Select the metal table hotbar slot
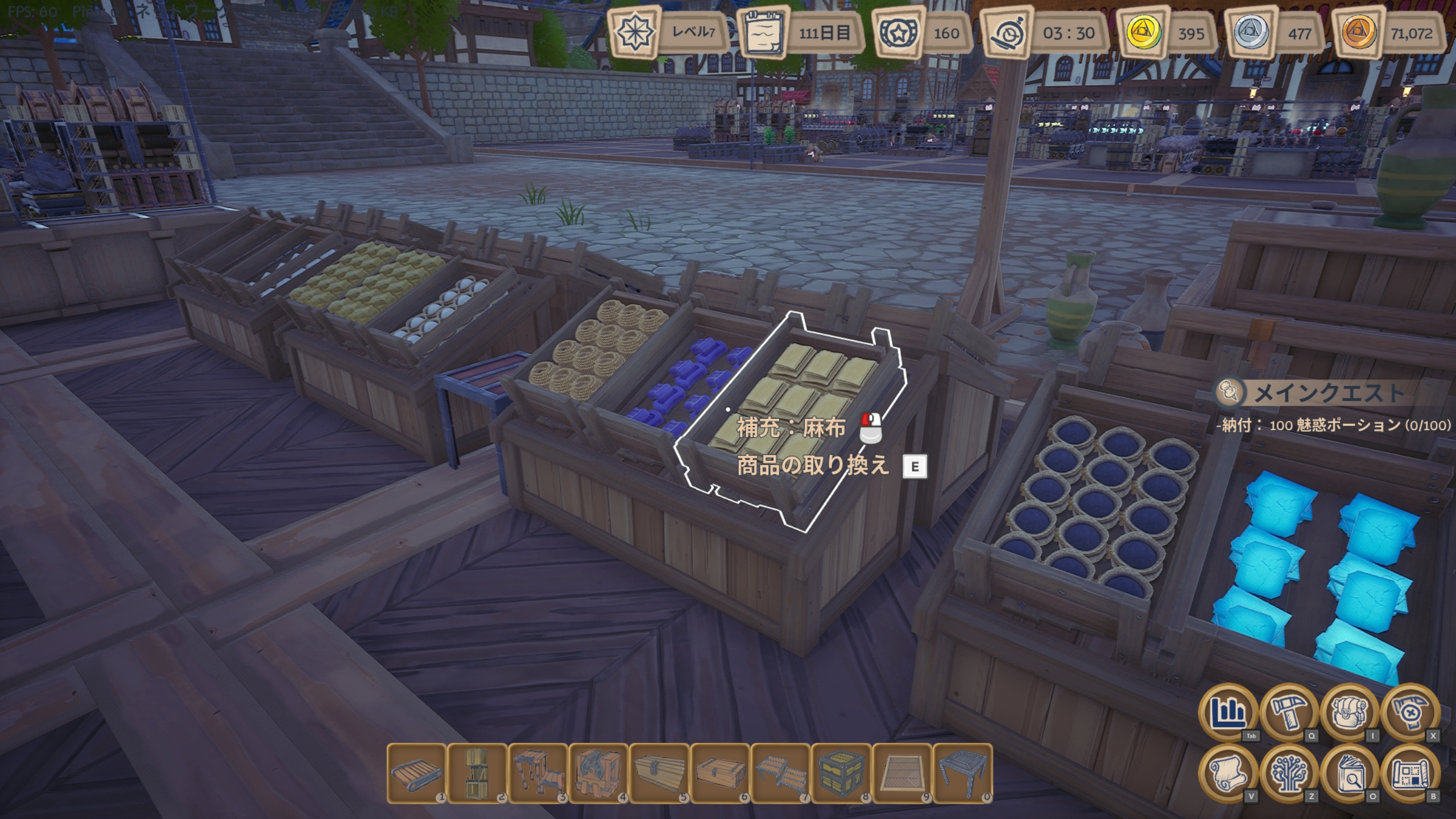The height and width of the screenshot is (819, 1456). (x=963, y=773)
